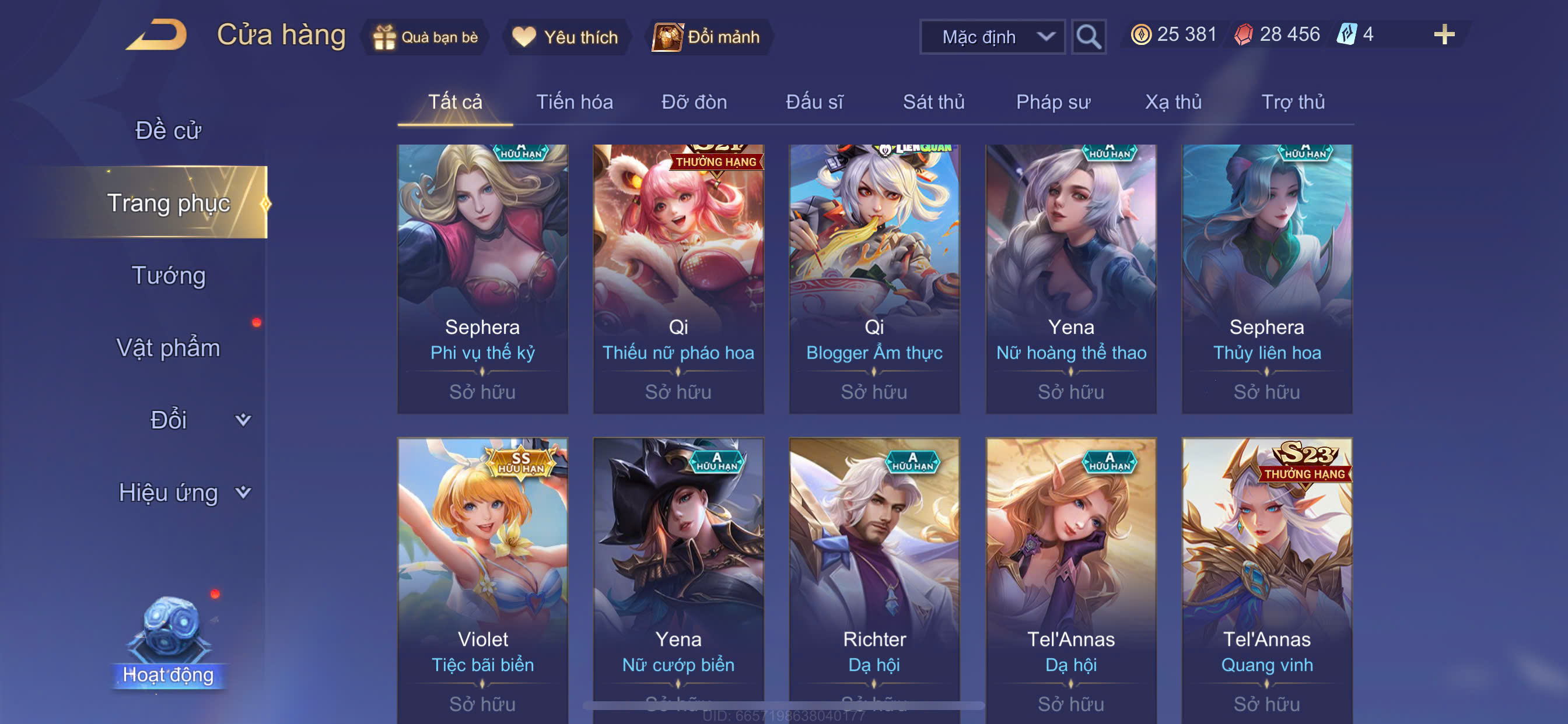Go back using the gold arrow button

click(157, 36)
